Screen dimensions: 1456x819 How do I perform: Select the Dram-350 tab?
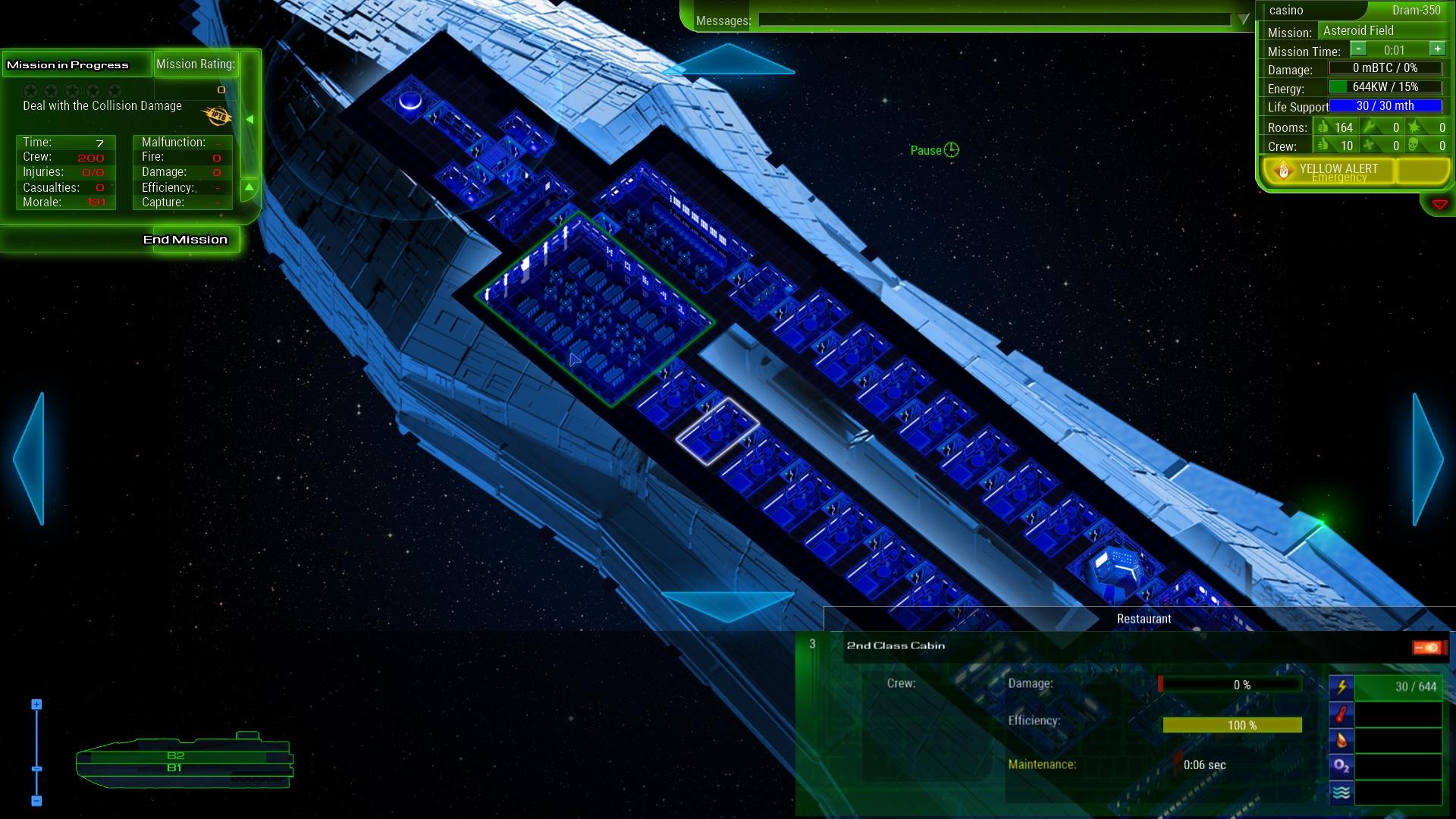[x=1416, y=10]
